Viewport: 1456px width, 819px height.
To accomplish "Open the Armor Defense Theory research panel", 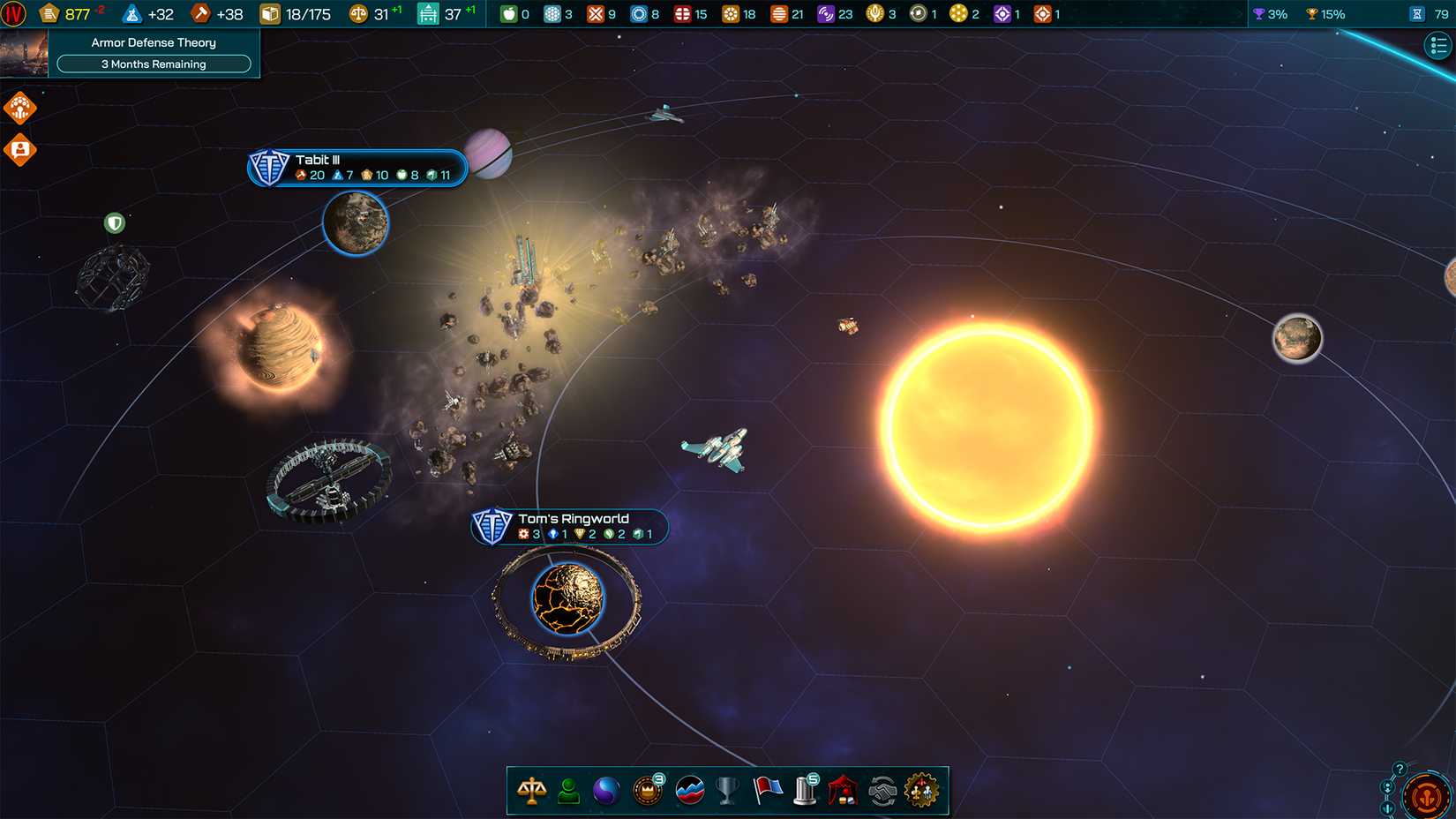I will tap(154, 53).
